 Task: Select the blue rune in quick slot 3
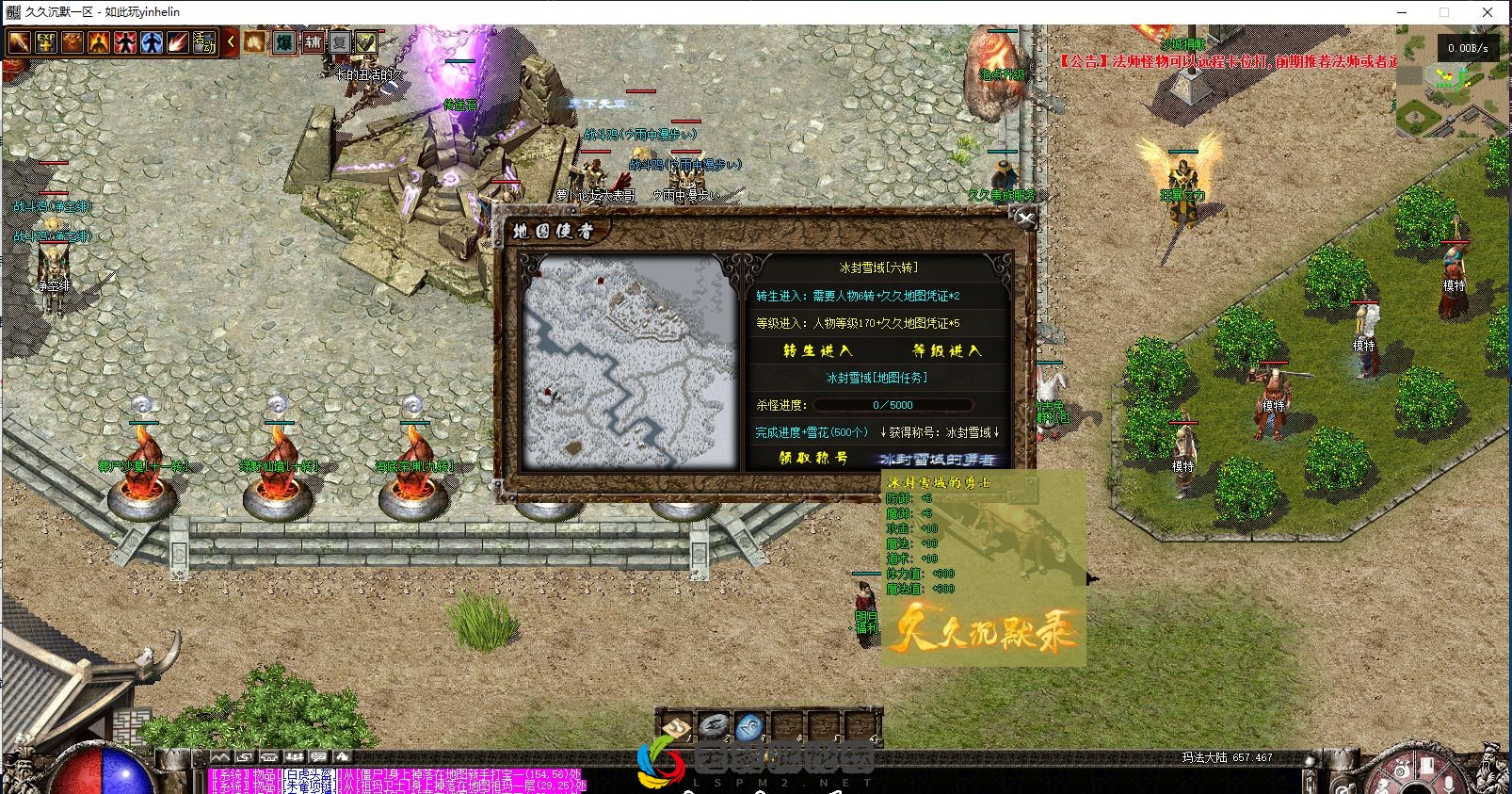(x=750, y=726)
